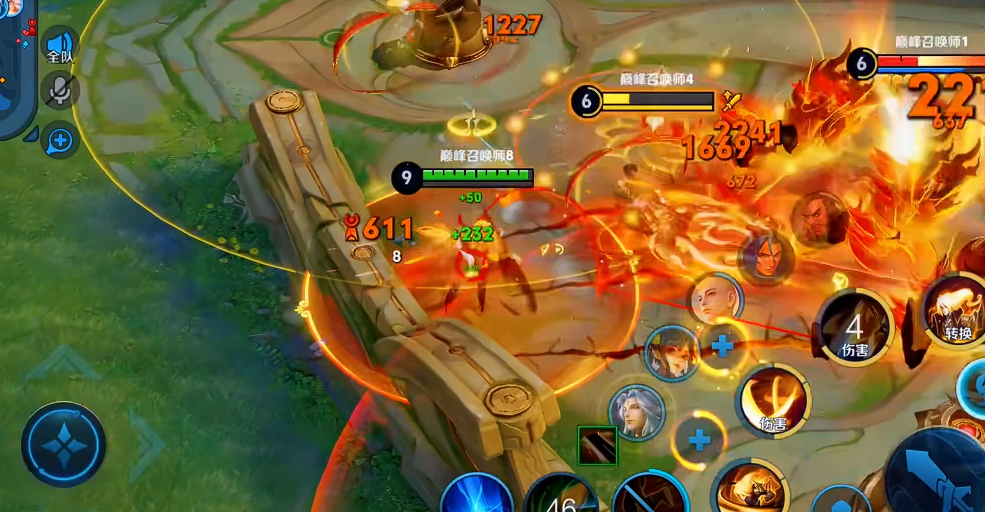Choose the dark long-haired hero portrait

pyautogui.click(x=765, y=255)
